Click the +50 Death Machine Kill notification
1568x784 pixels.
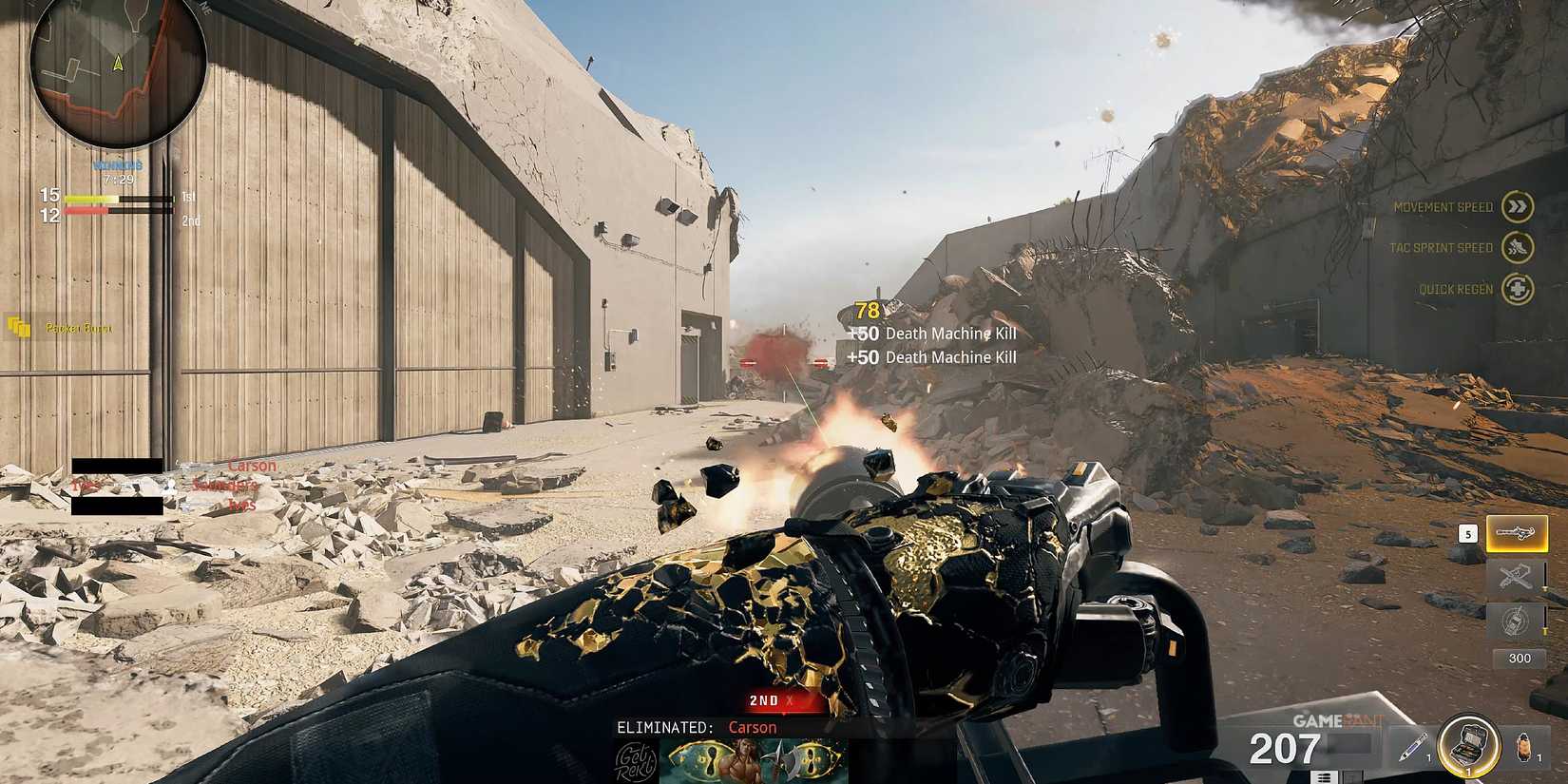(931, 334)
